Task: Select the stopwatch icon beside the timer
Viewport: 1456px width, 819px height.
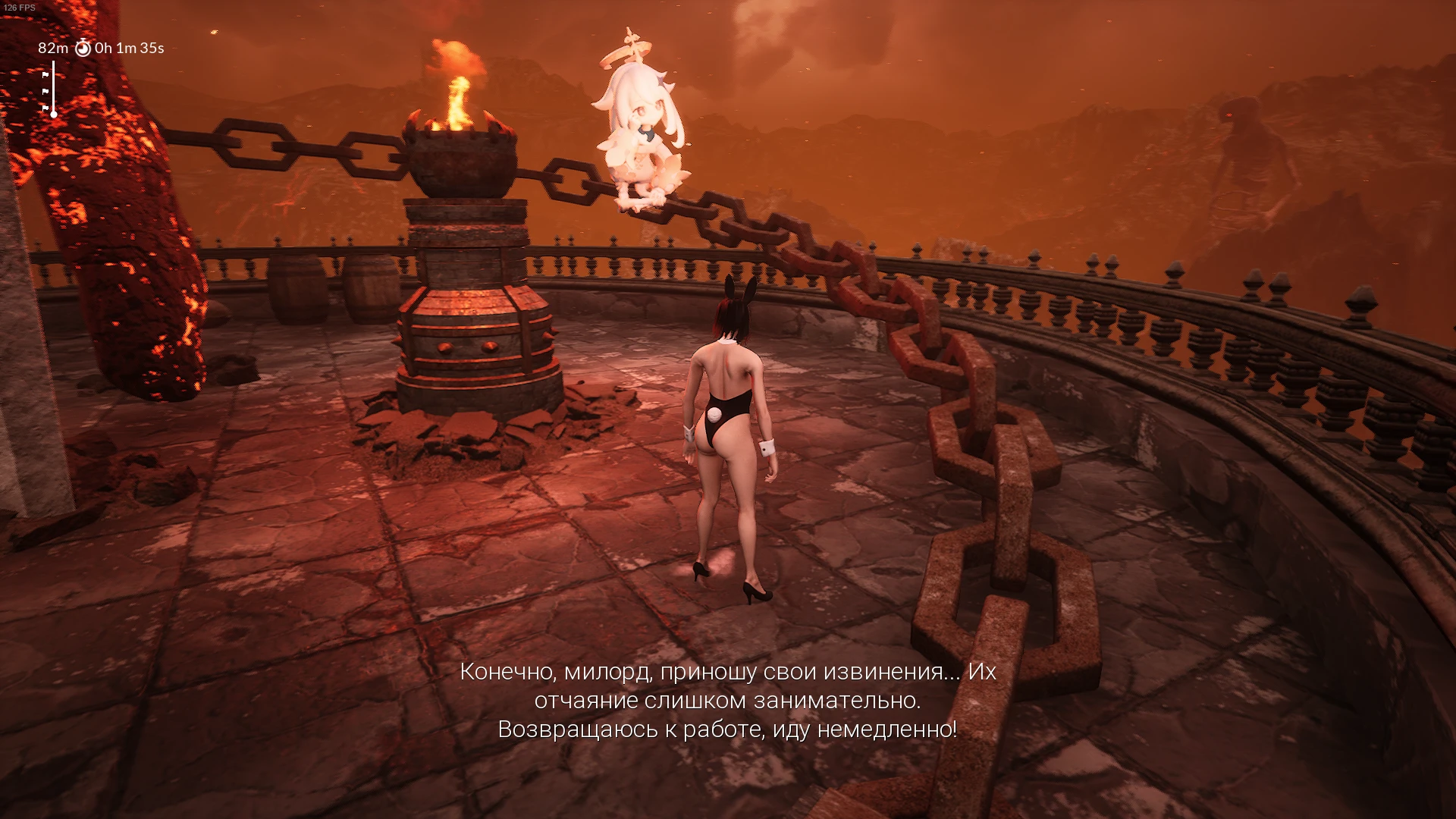Action: pos(83,49)
